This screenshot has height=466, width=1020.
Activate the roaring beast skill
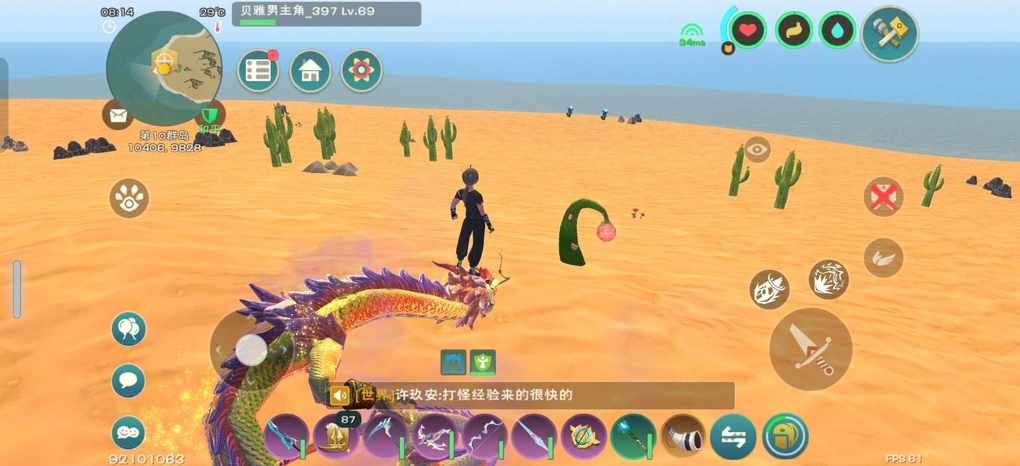829,279
